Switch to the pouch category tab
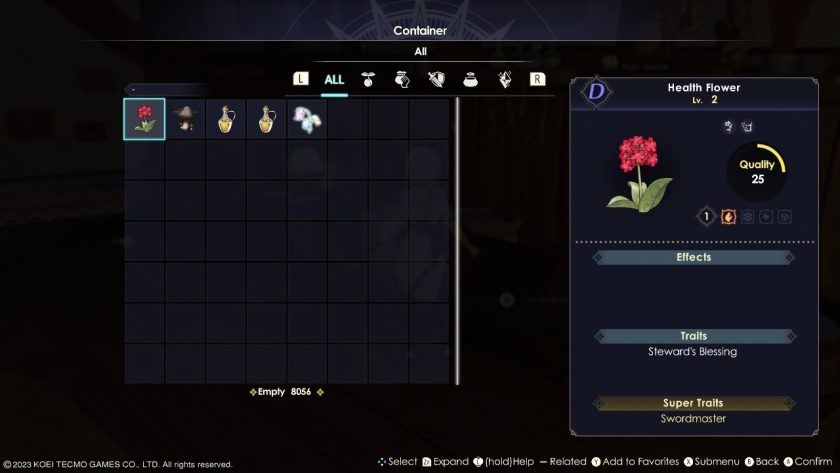This screenshot has width=840, height=473. [x=470, y=79]
